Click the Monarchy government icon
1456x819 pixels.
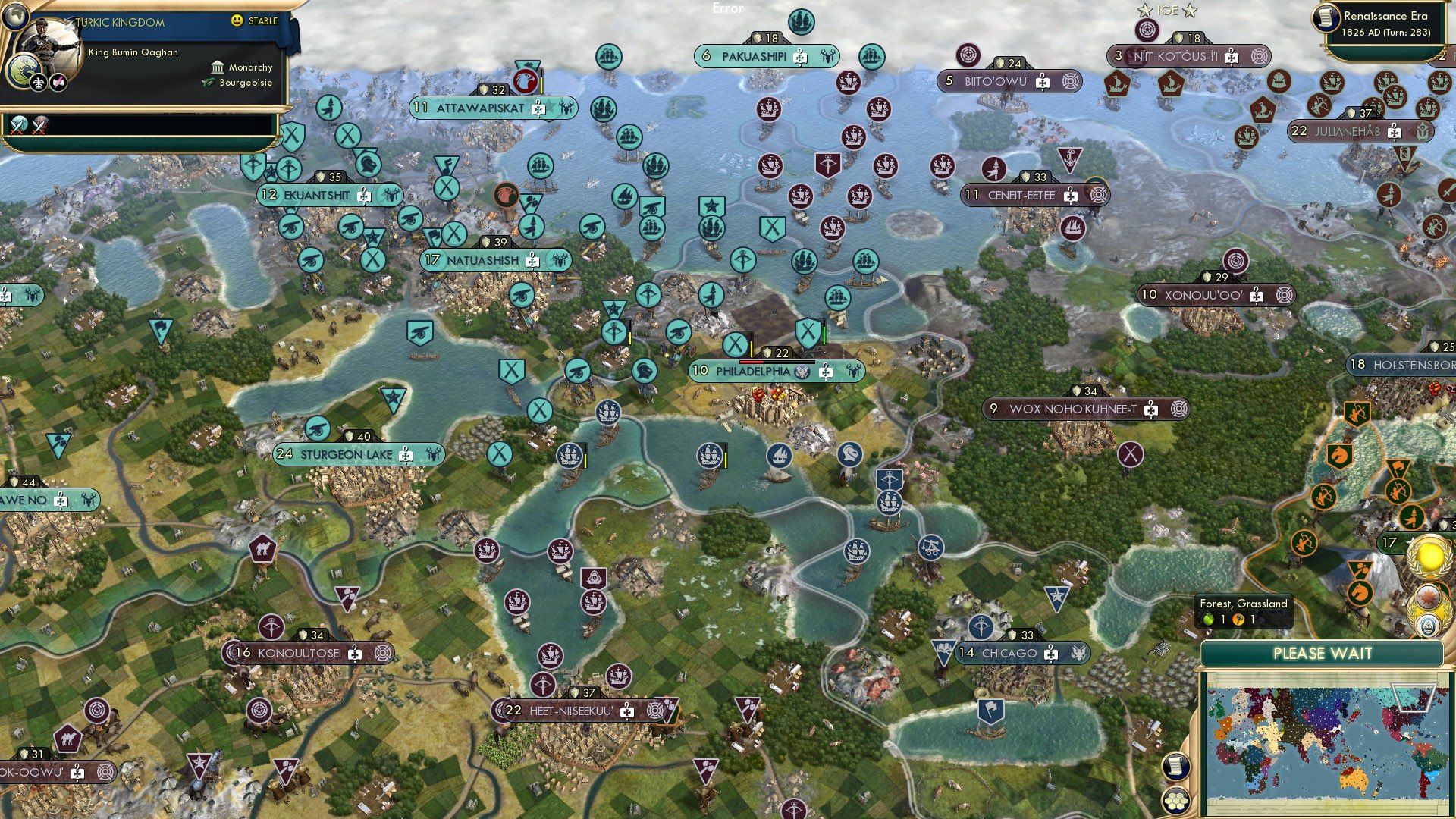pos(218,67)
